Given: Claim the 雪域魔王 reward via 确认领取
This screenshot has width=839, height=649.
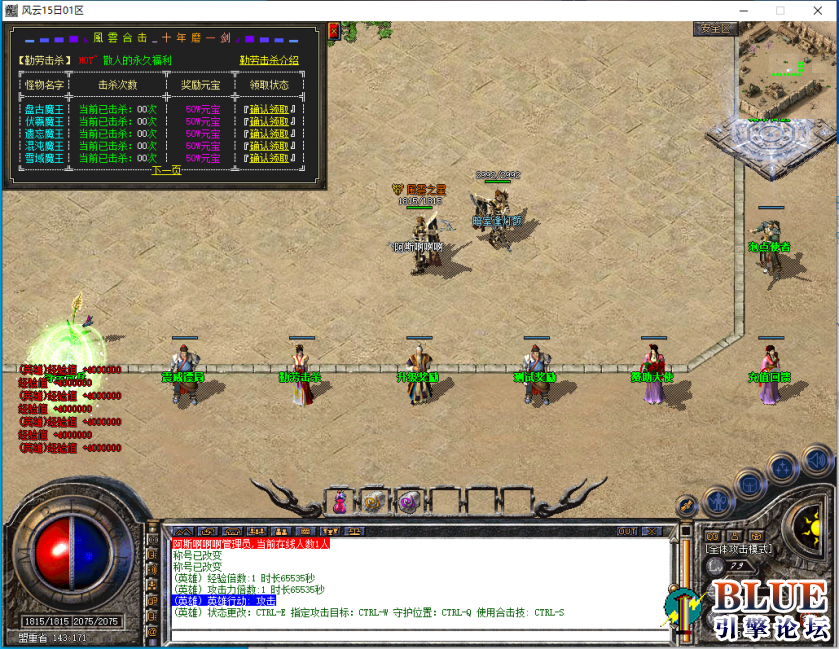Looking at the screenshot, I should click(268, 158).
